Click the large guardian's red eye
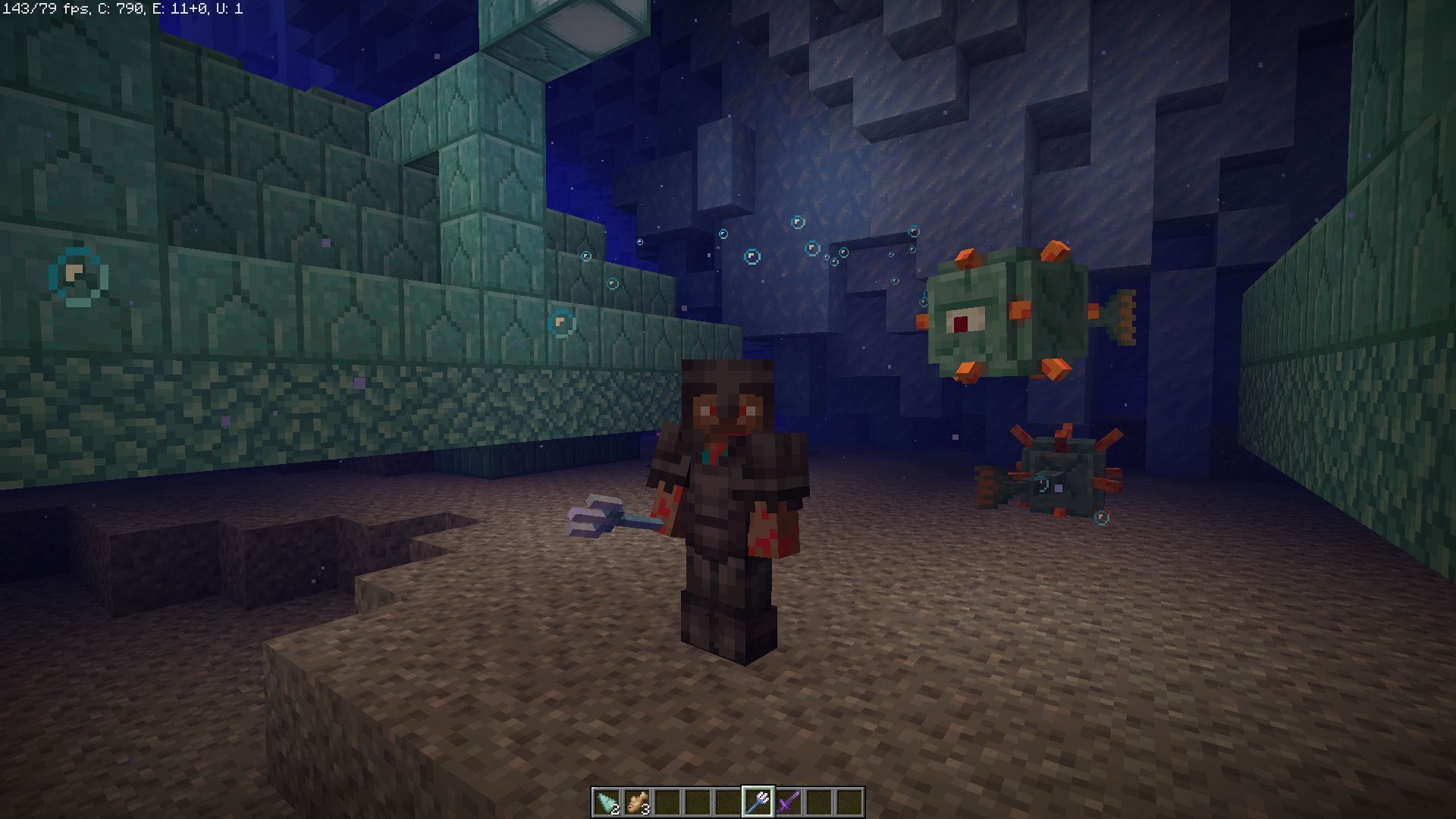This screenshot has height=819, width=1456. pos(962,325)
